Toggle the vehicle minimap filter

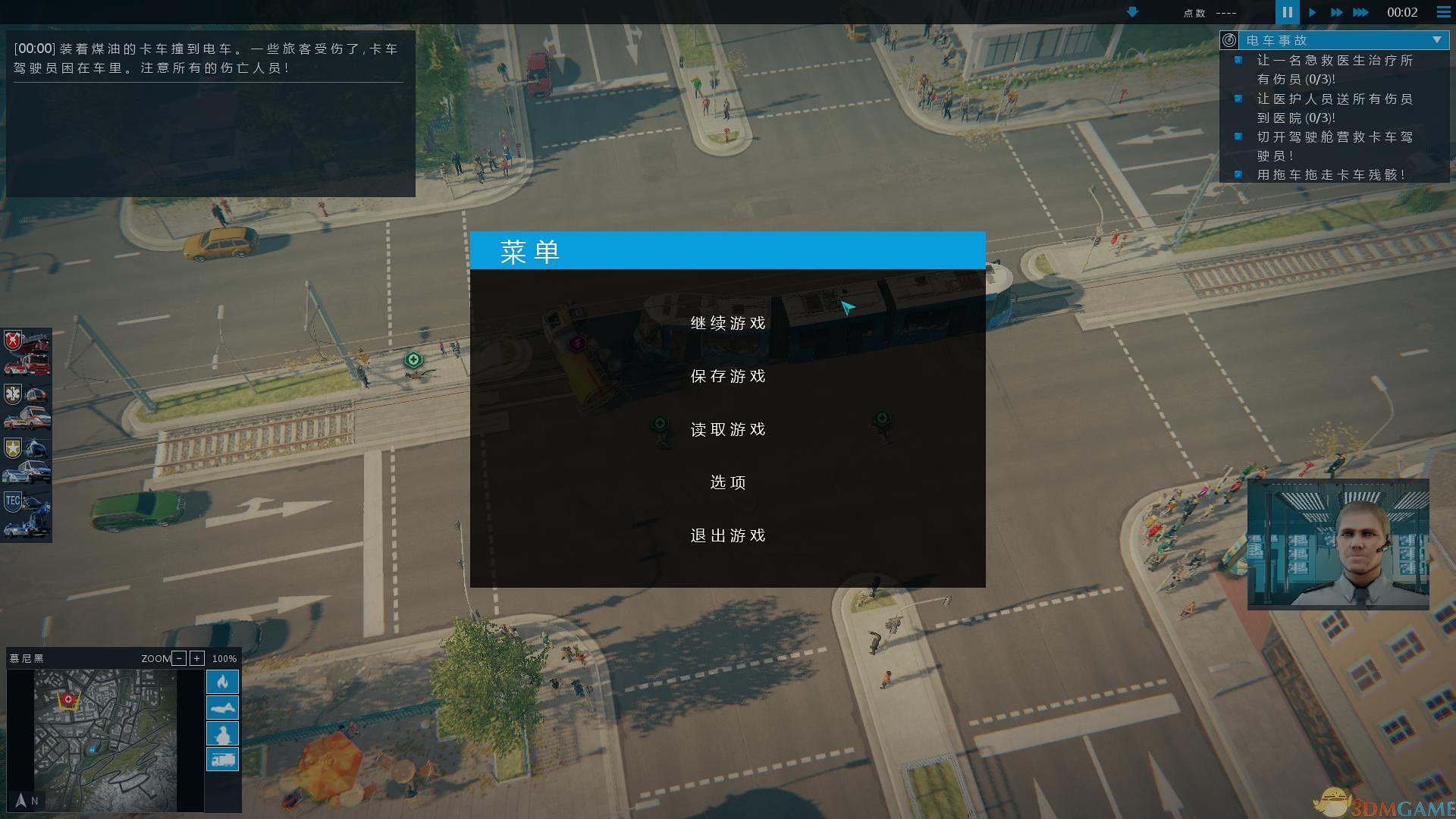(x=222, y=758)
